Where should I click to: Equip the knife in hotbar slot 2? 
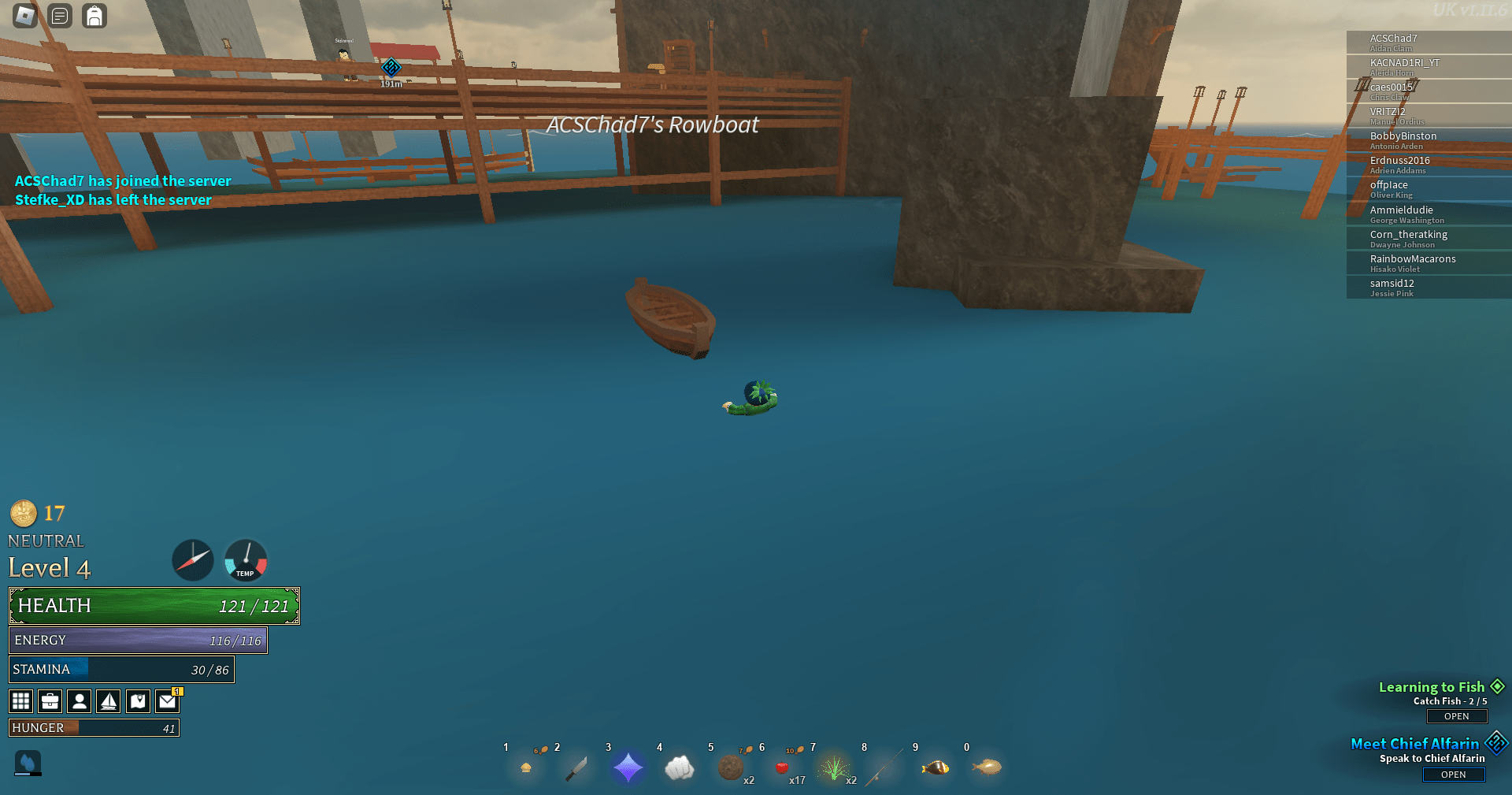click(x=576, y=767)
